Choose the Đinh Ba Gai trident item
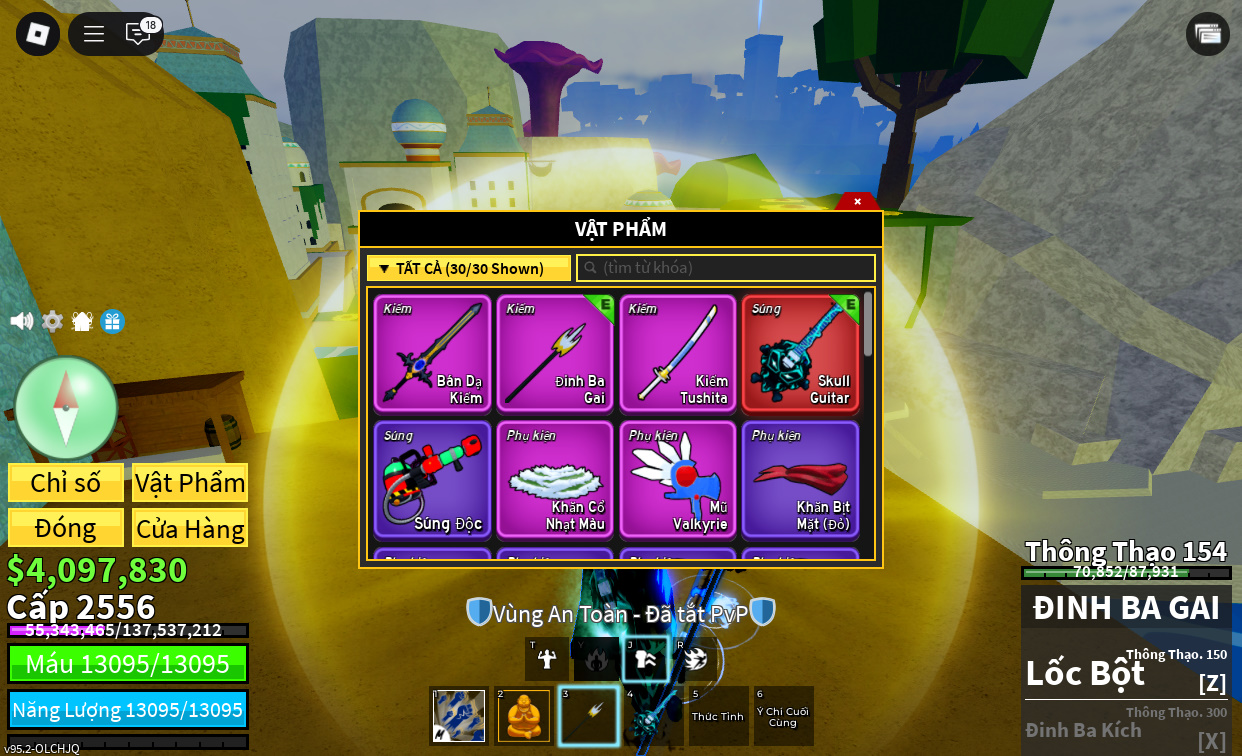The width and height of the screenshot is (1242, 756). [555, 353]
